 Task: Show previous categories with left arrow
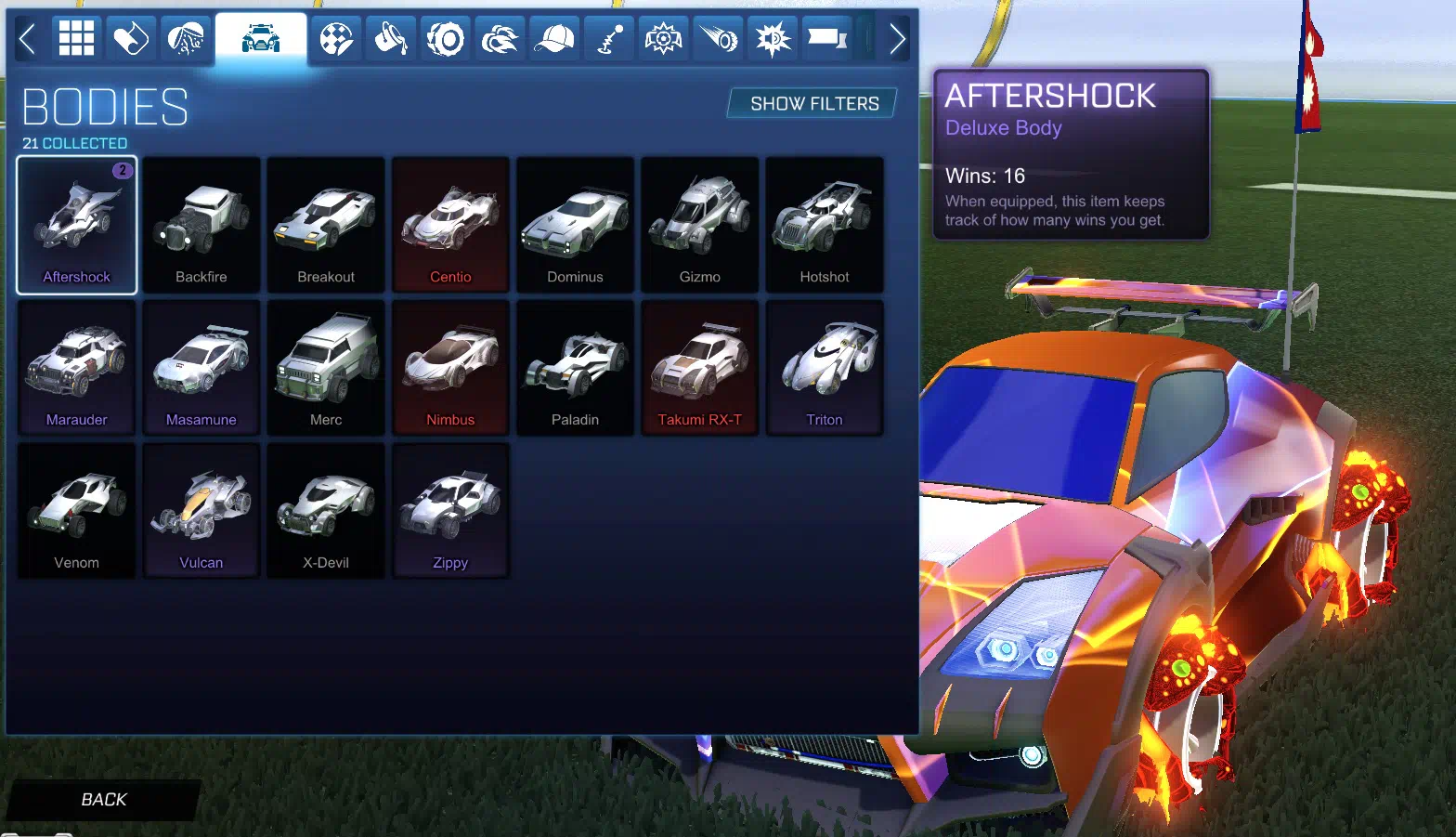(x=27, y=39)
